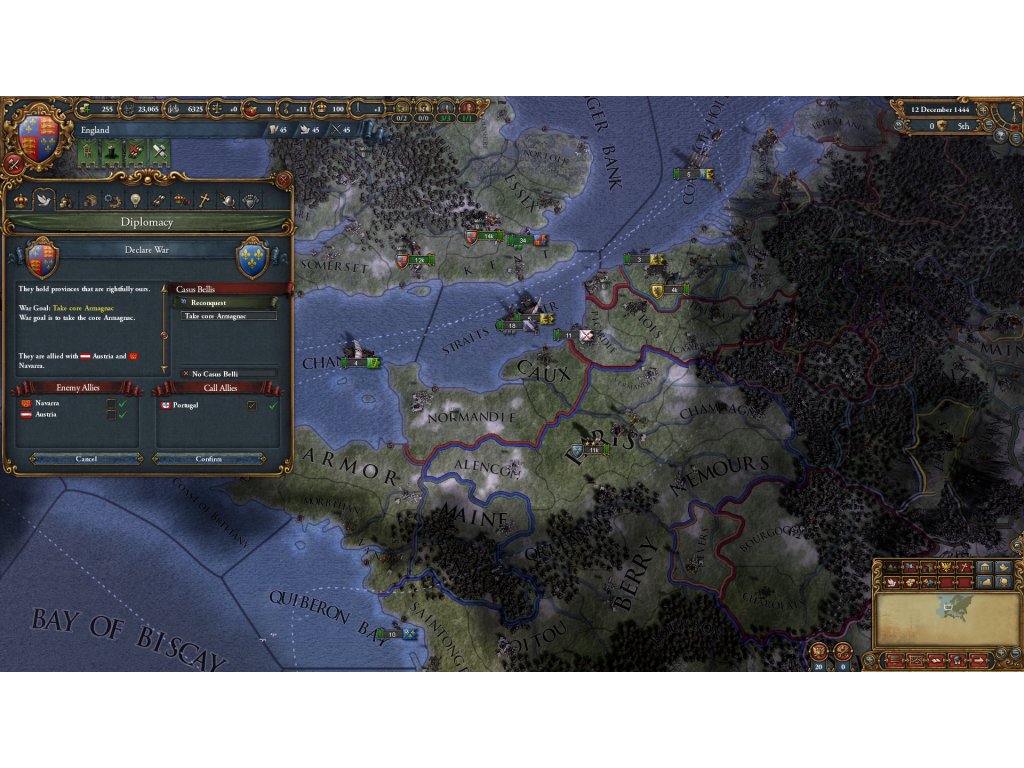Close the Diplomacy panel with red X
The height and width of the screenshot is (768, 1024).
(x=284, y=179)
